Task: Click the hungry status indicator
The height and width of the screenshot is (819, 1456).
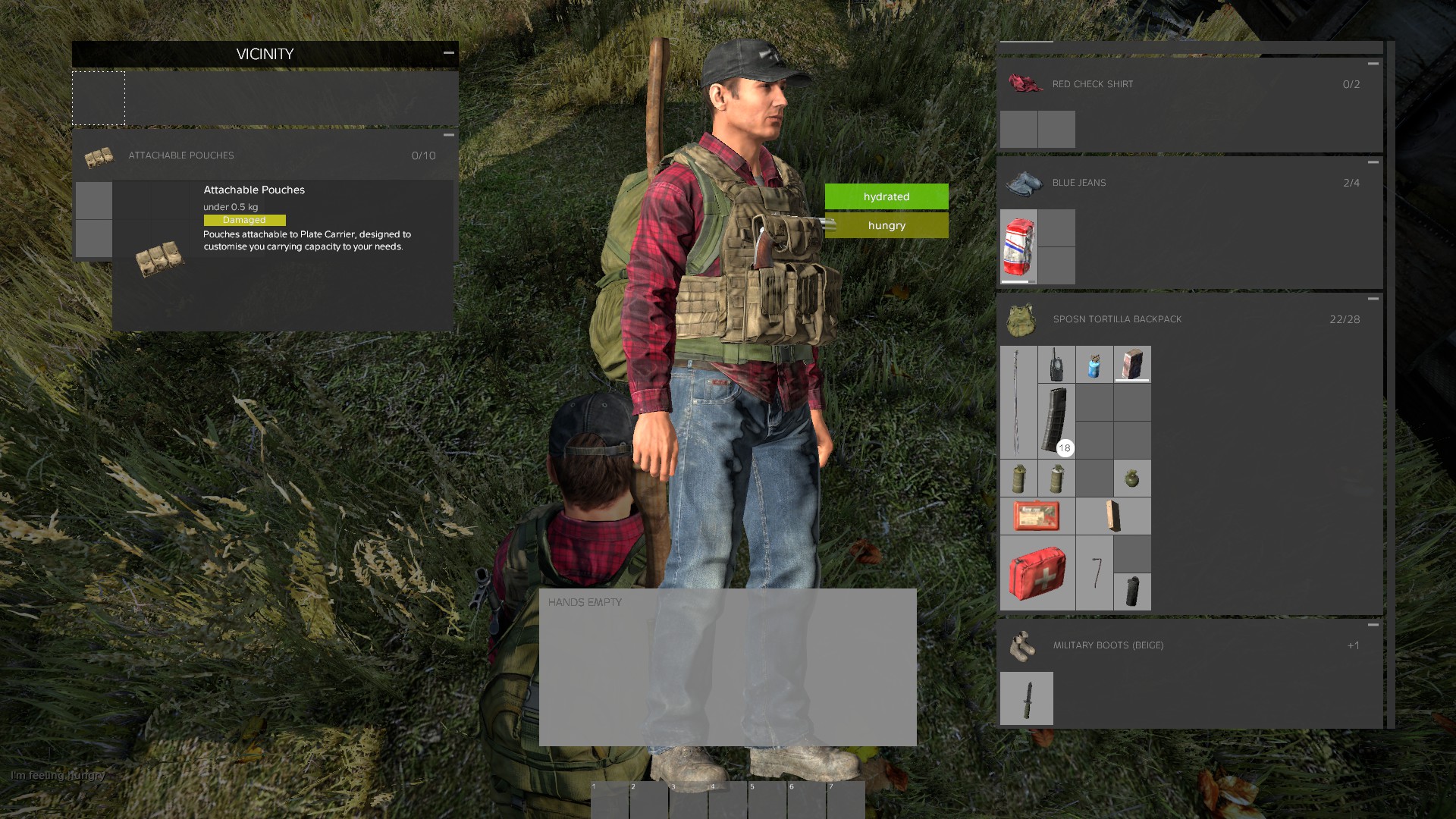Action: pyautogui.click(x=885, y=225)
